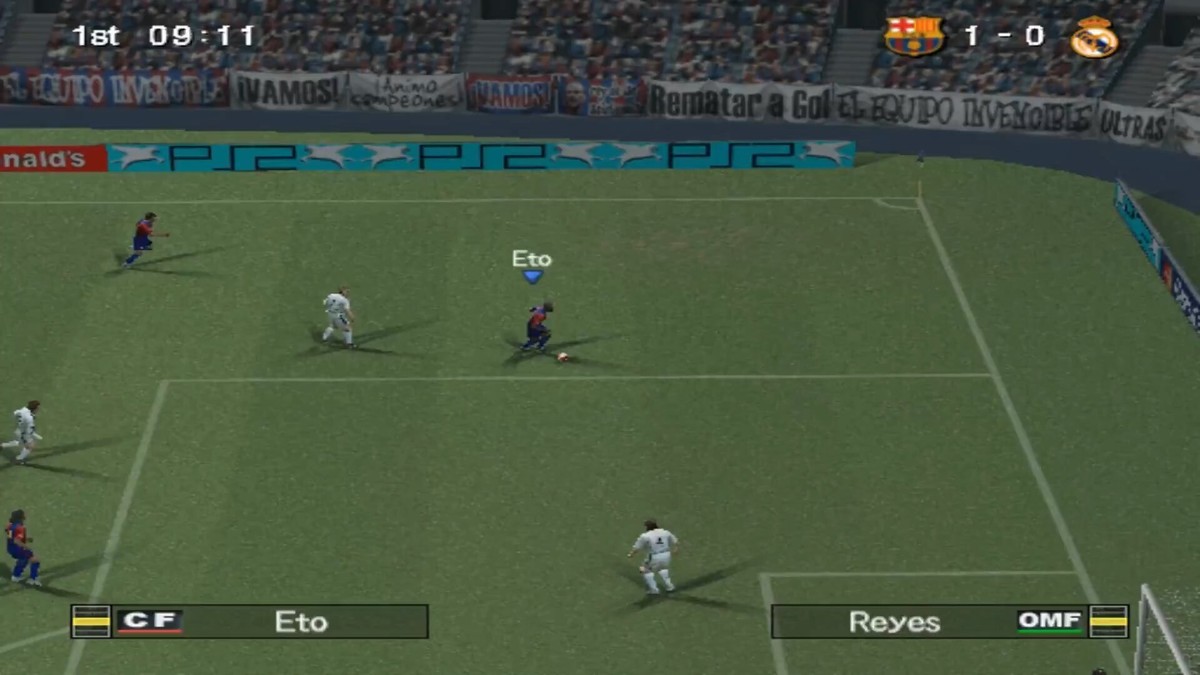This screenshot has height=675, width=1200.
Task: Click the Barcelona crest on the scoreboard
Action: (914, 37)
